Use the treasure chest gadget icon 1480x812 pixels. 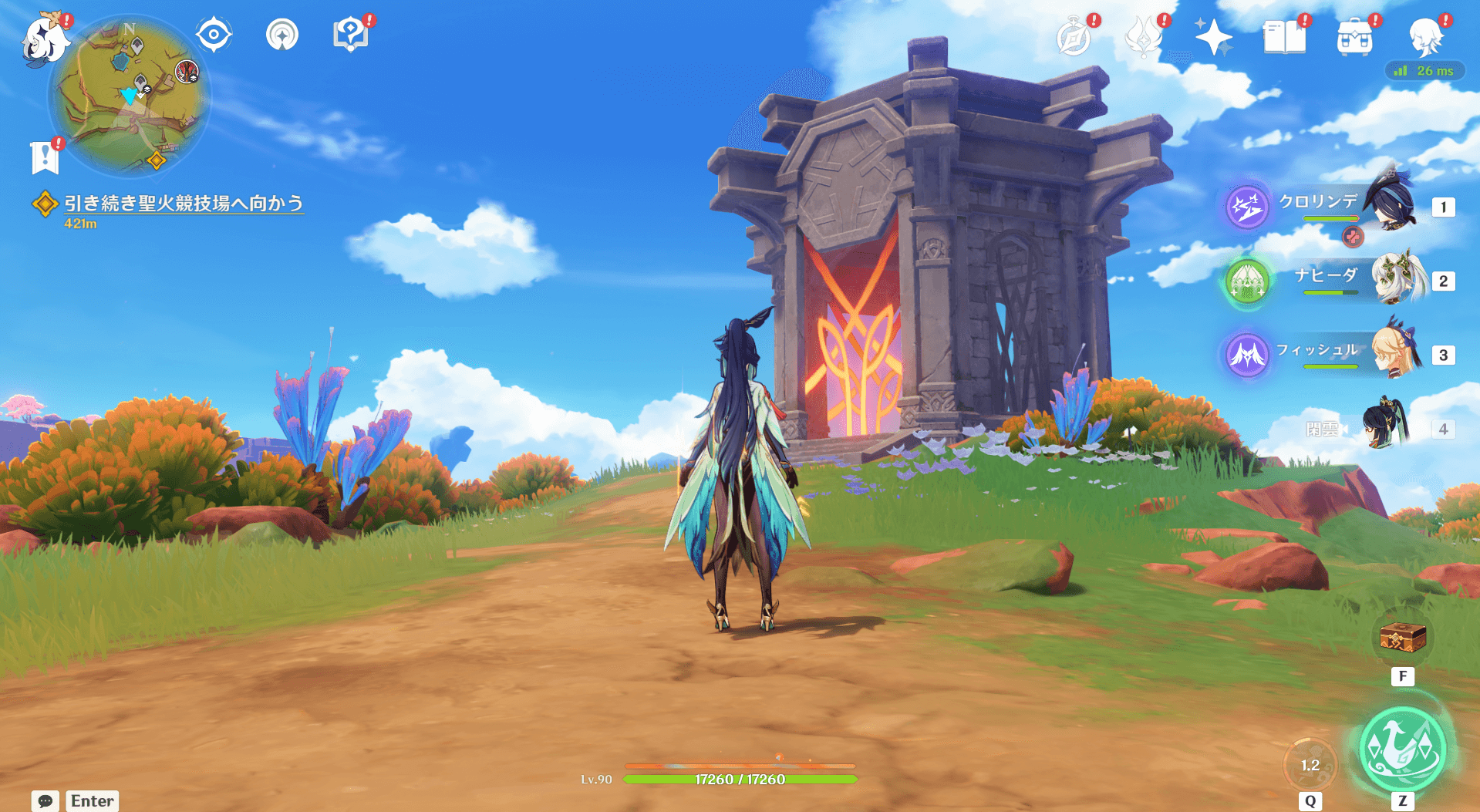tap(1402, 638)
